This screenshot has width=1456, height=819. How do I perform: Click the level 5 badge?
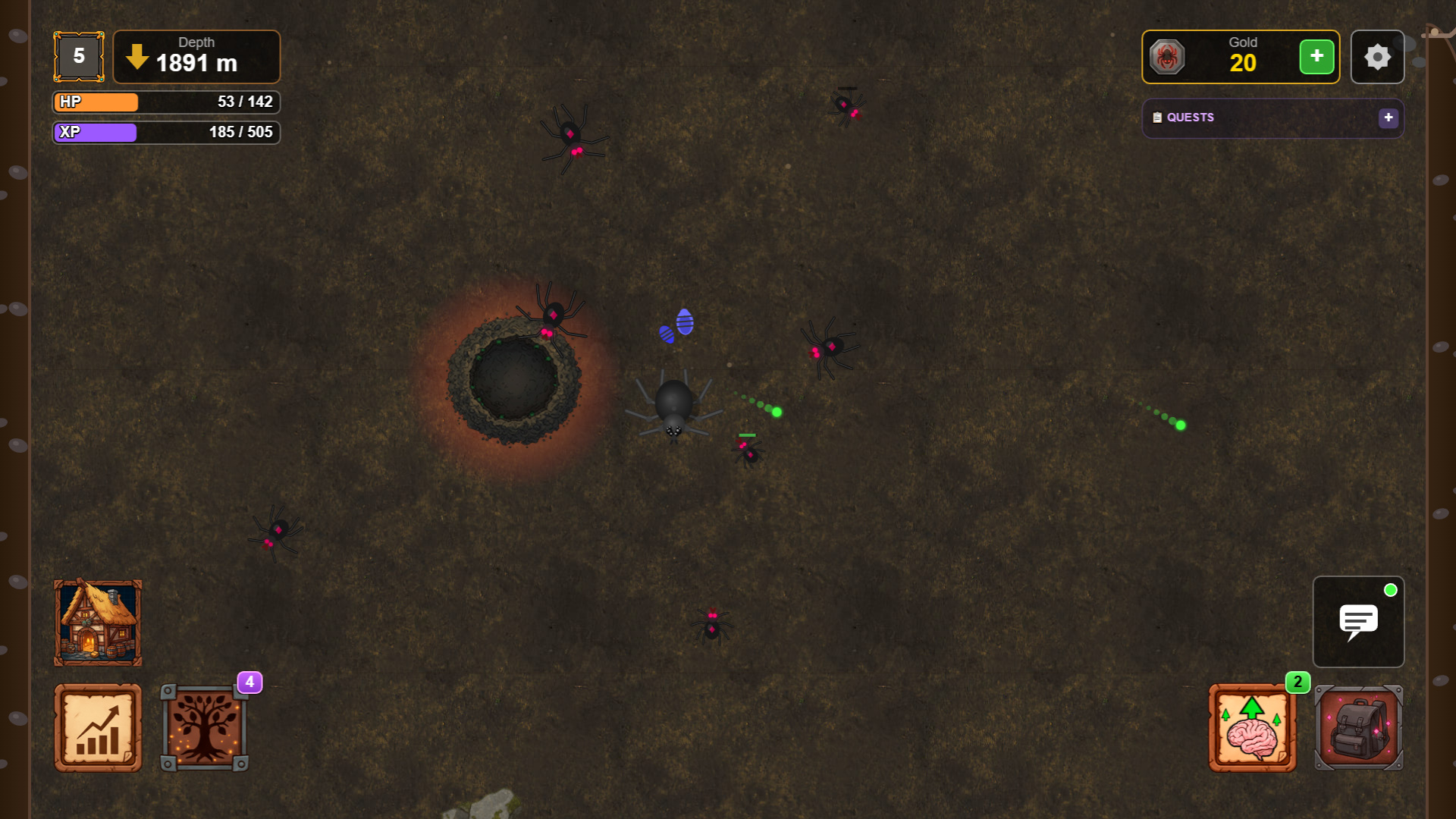pyautogui.click(x=78, y=56)
